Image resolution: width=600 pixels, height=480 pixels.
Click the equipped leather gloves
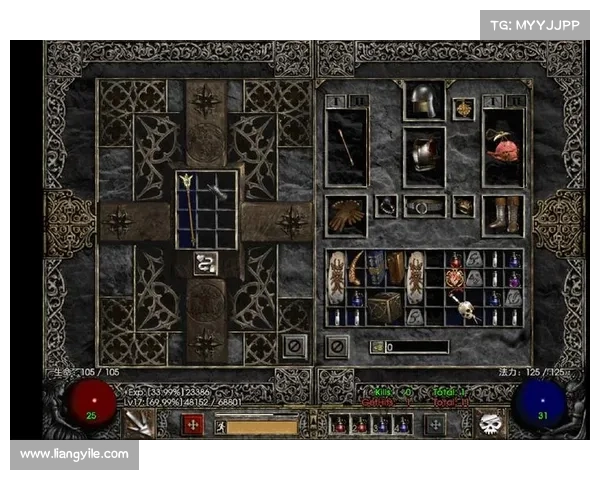347,215
